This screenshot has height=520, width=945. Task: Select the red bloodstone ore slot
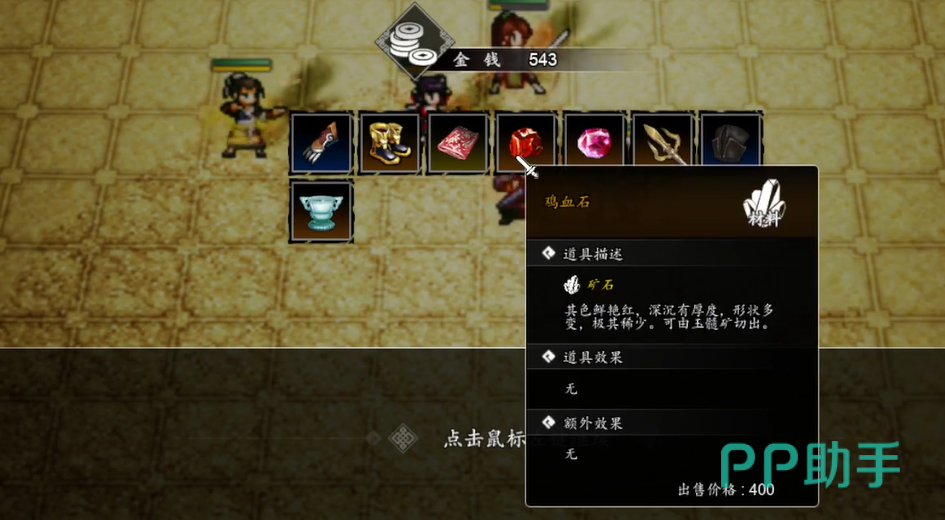coord(524,142)
